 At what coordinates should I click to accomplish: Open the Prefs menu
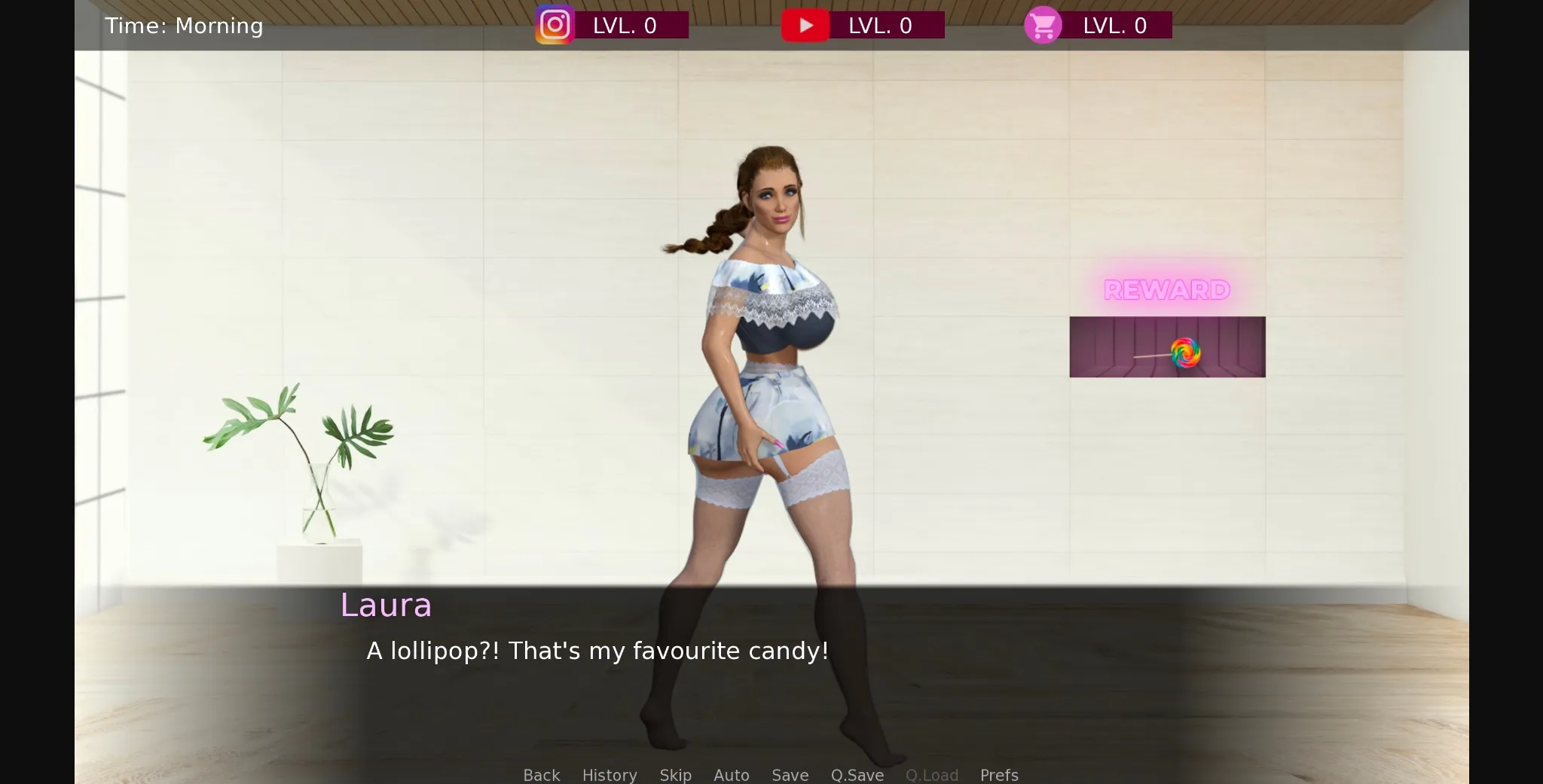998,775
